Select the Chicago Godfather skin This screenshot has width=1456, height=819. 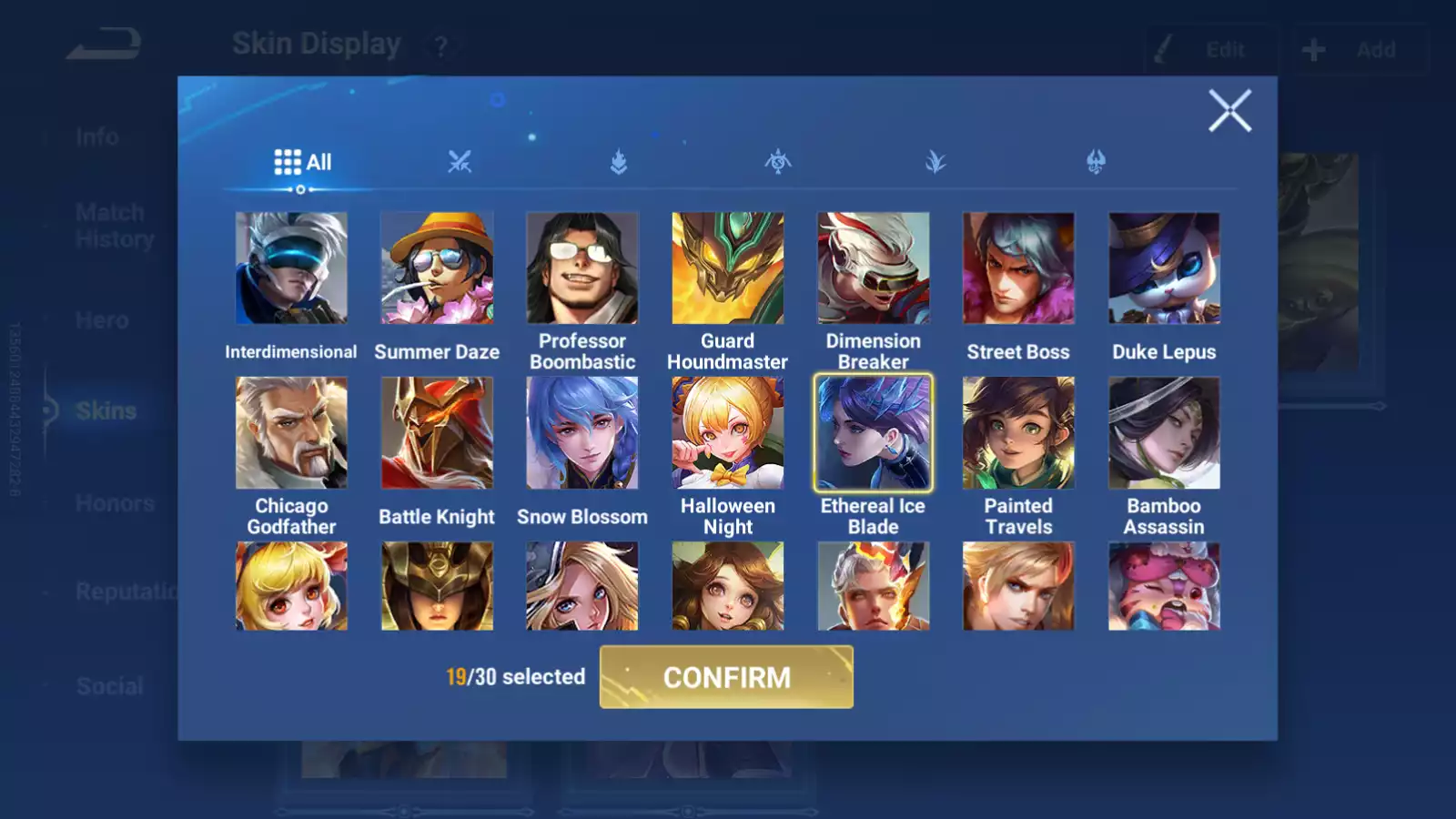coord(291,433)
